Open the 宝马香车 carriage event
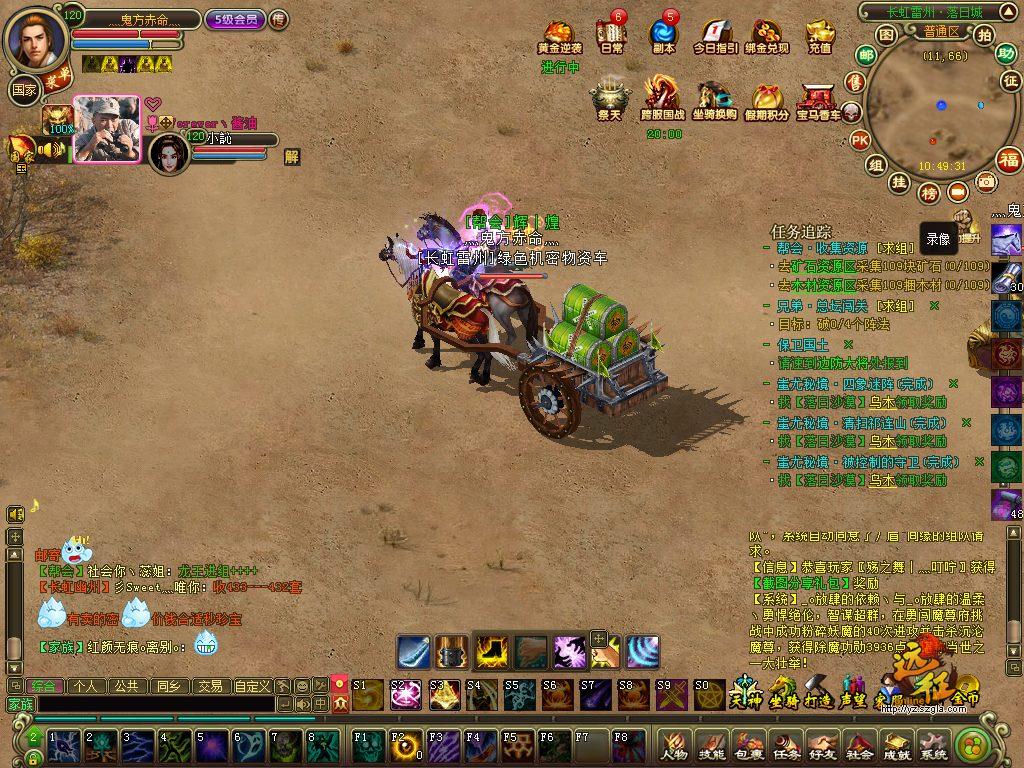This screenshot has height=768, width=1024. pos(818,99)
